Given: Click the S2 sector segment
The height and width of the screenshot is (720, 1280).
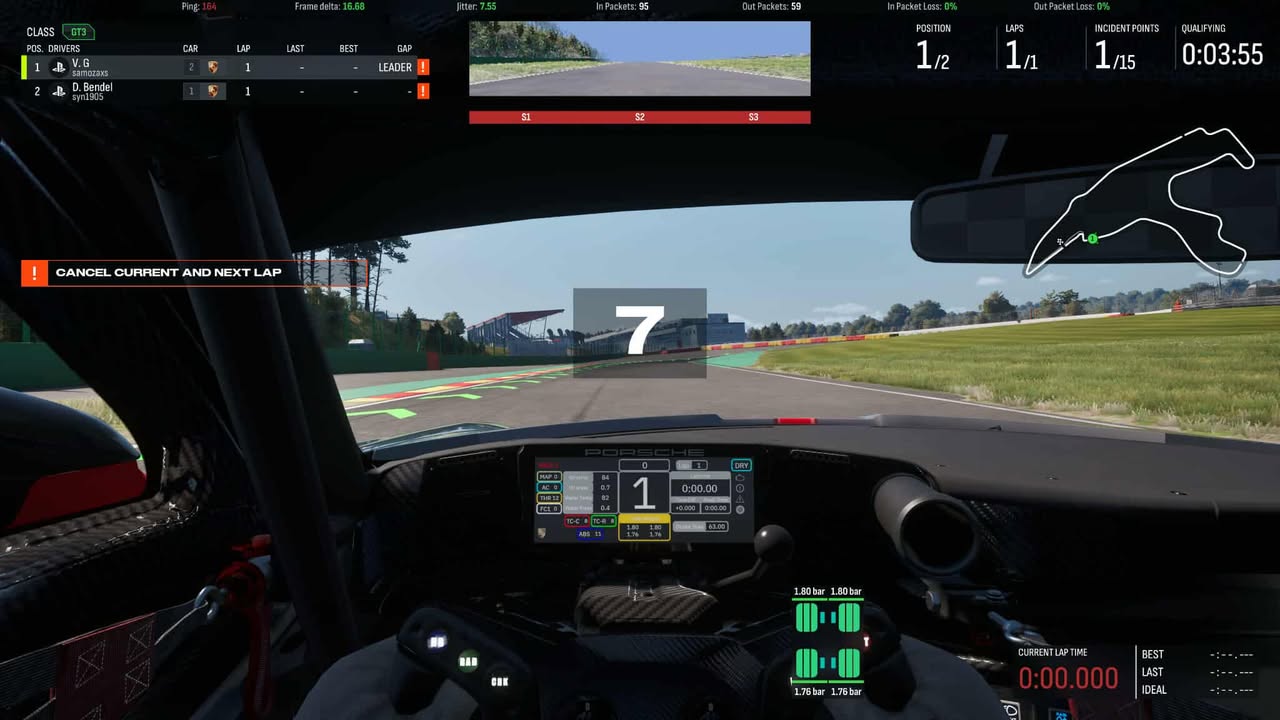Looking at the screenshot, I should pyautogui.click(x=639, y=117).
